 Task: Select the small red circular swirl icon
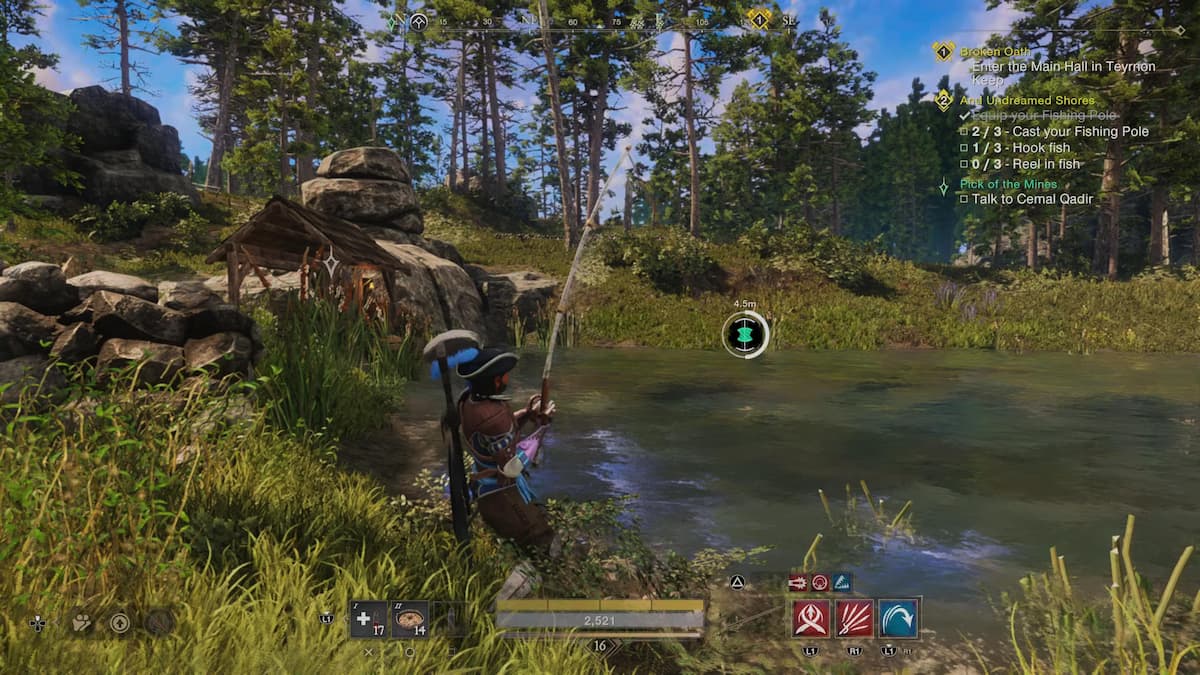(820, 582)
